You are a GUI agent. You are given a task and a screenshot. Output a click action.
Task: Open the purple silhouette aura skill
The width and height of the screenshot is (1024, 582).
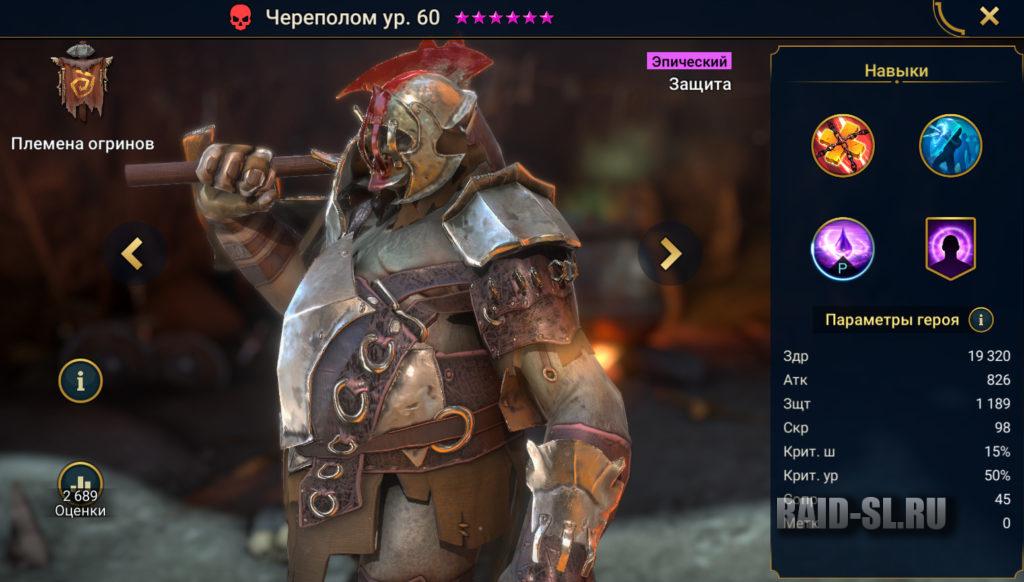pyautogui.click(x=950, y=249)
